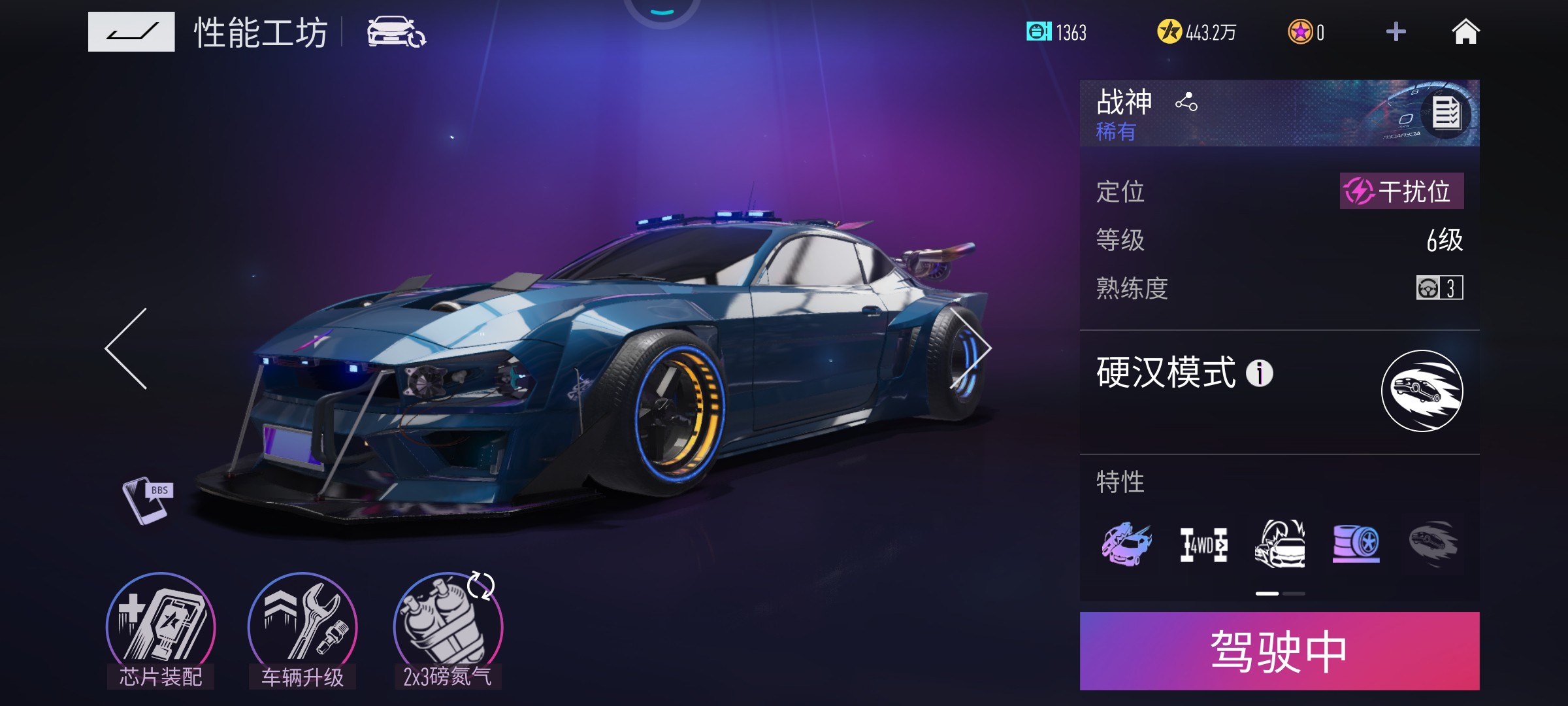The image size is (1568, 706).
Task: Inspect the tire stack trait icon
Action: coord(1356,544)
